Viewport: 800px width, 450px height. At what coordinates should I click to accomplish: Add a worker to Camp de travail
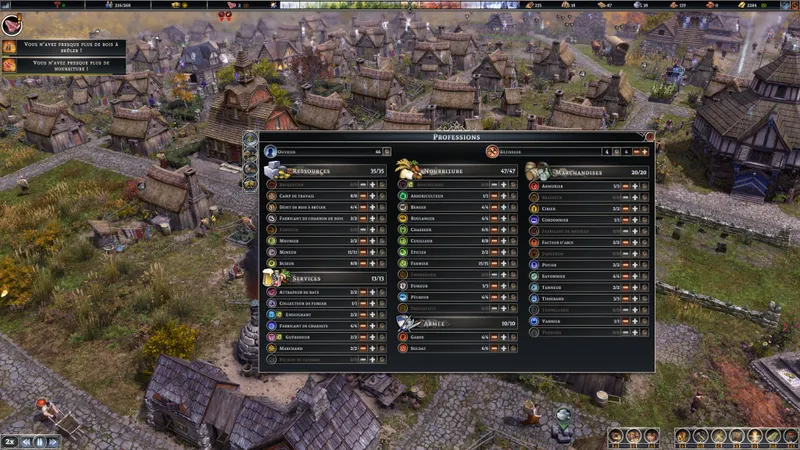(372, 196)
